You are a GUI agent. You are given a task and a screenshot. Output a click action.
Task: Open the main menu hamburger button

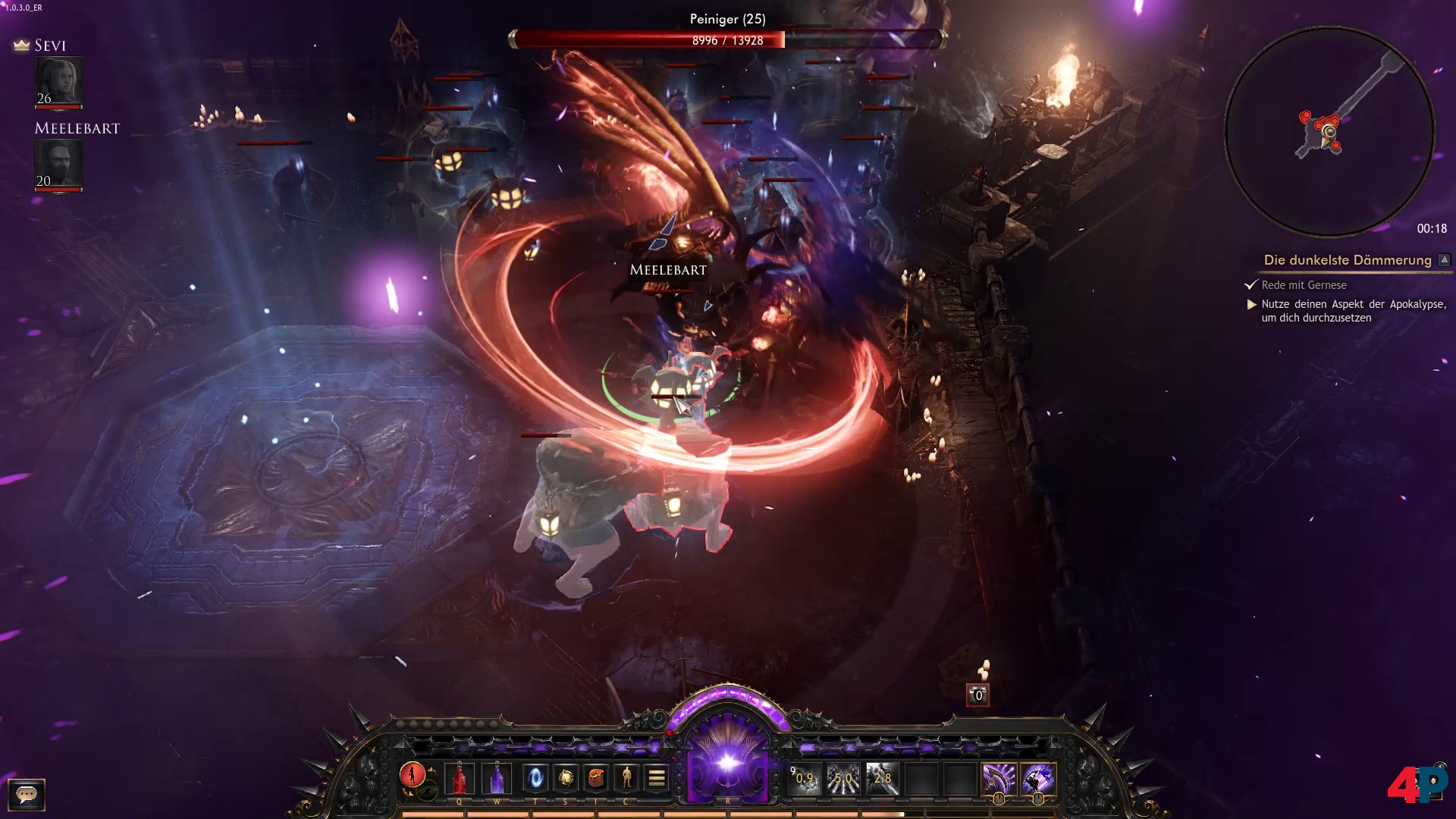[657, 778]
